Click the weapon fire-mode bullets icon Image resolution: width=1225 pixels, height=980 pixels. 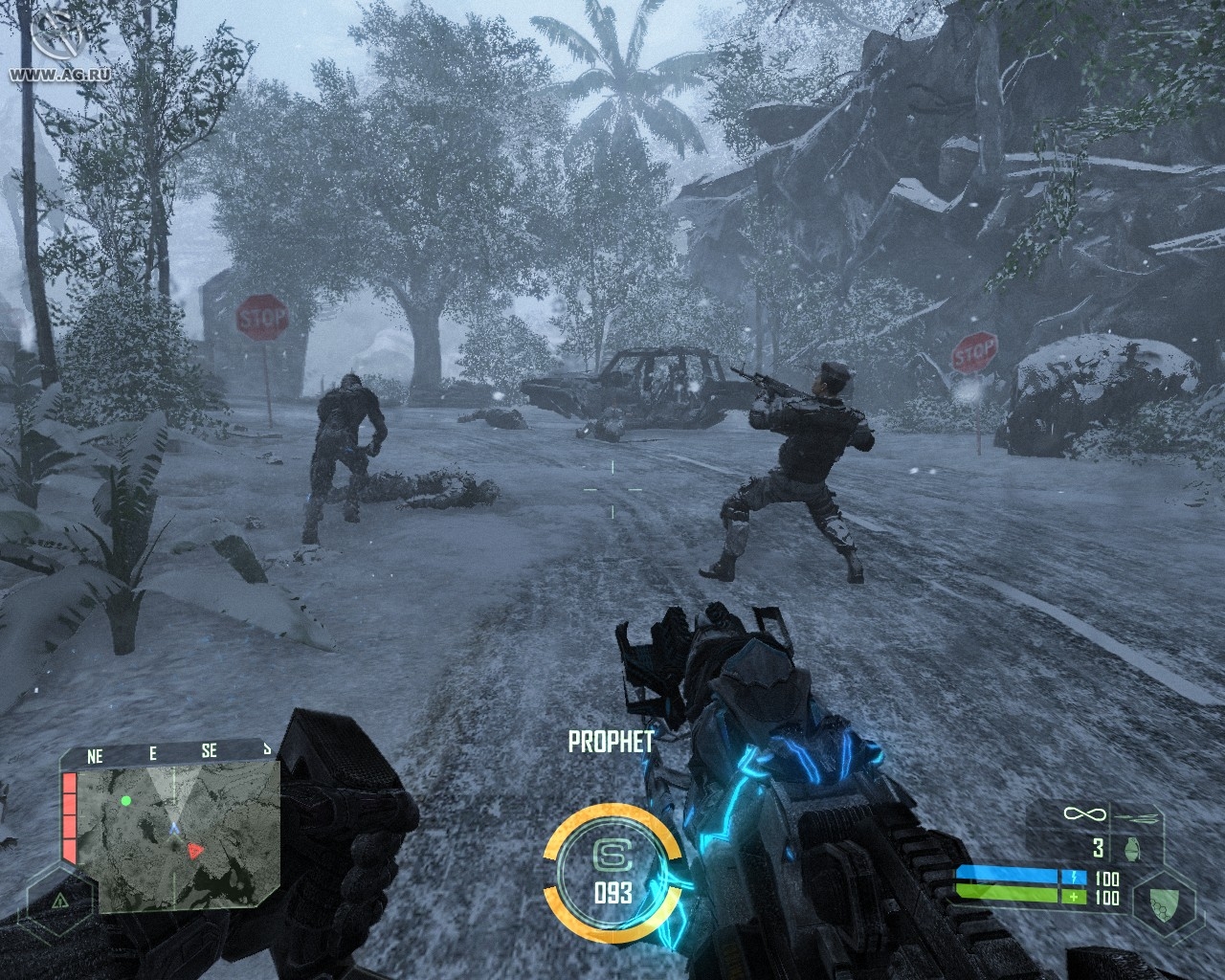tap(1138, 816)
